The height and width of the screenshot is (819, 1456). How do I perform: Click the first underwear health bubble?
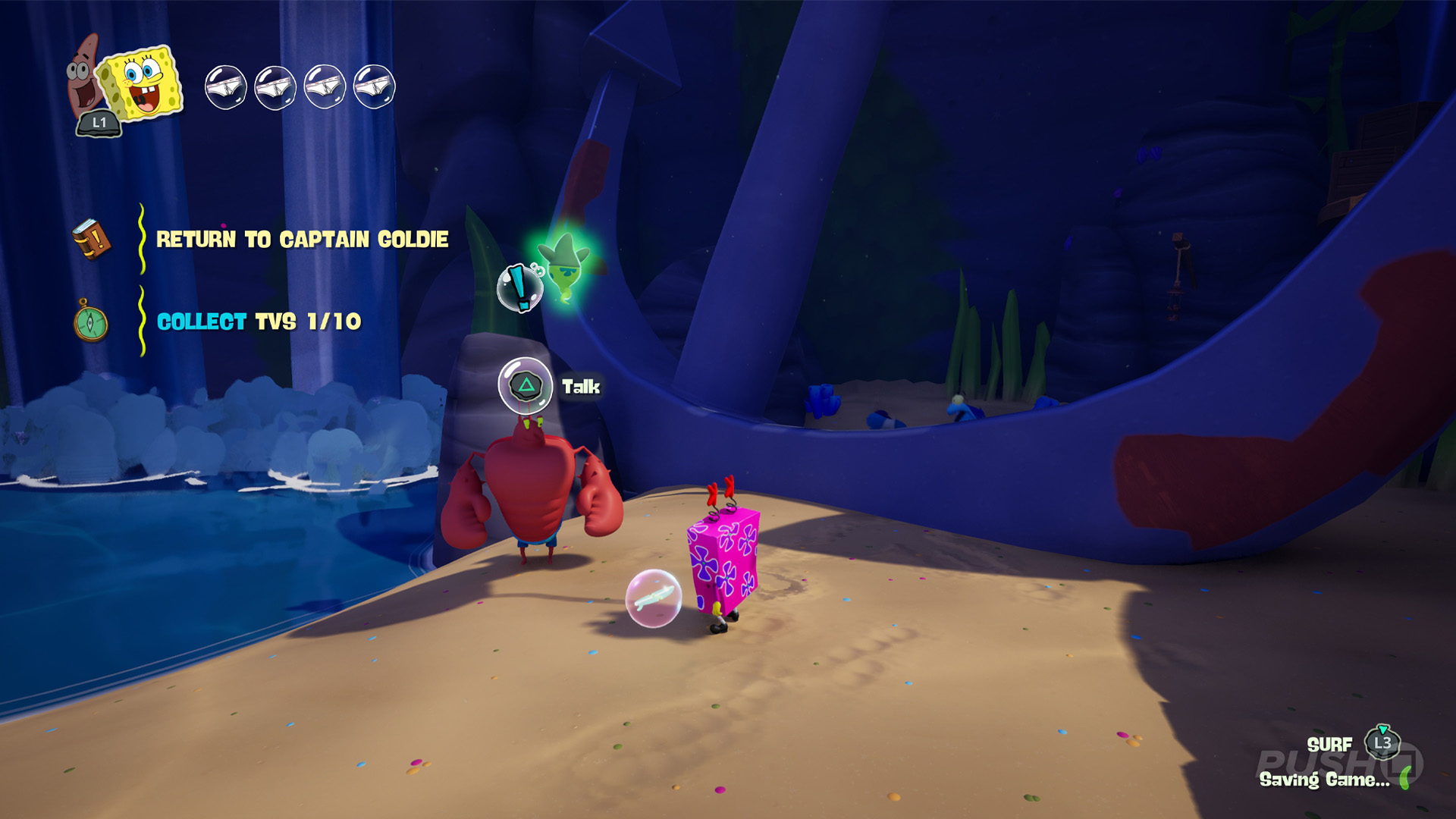224,86
